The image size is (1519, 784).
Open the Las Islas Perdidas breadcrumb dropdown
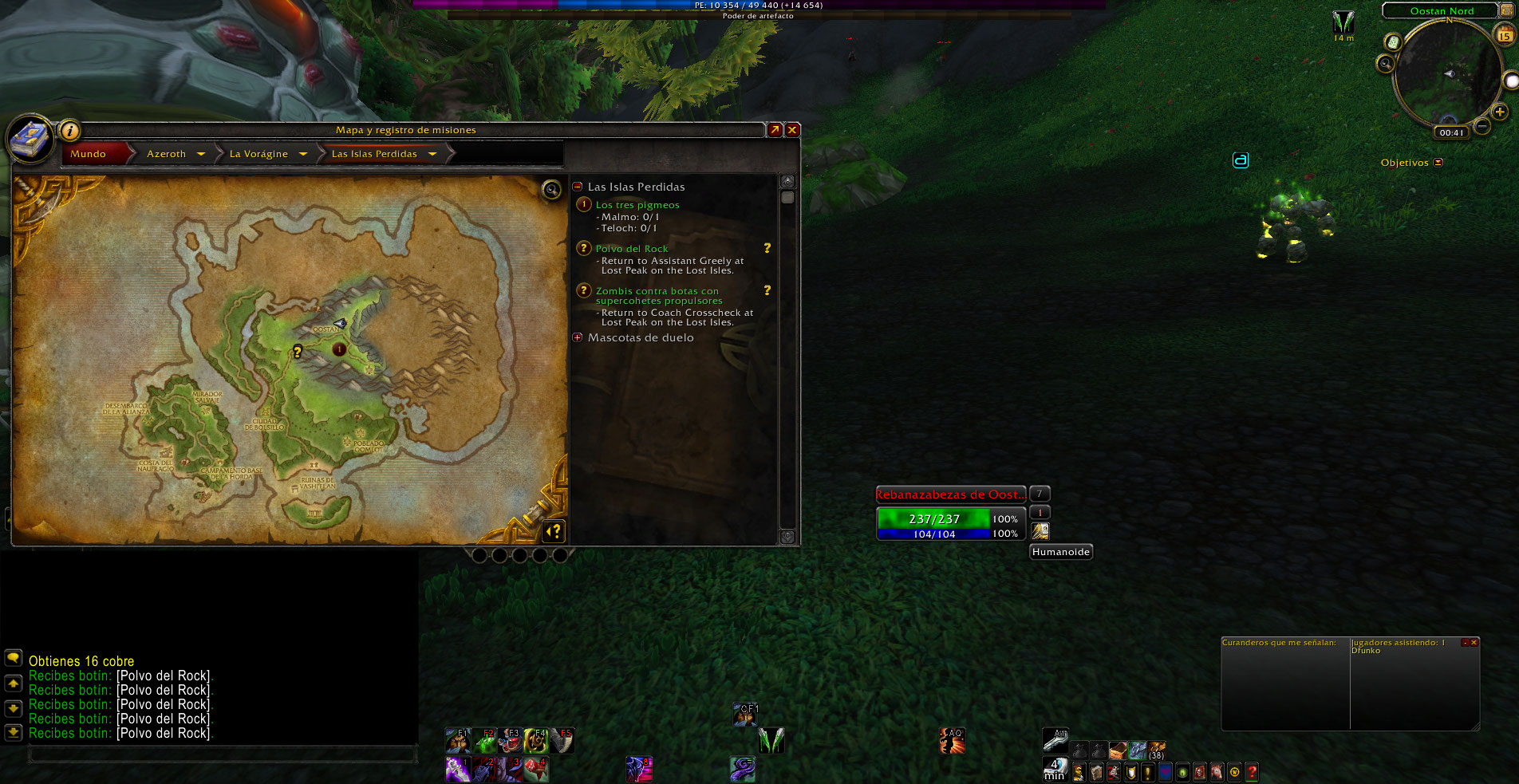pos(432,154)
